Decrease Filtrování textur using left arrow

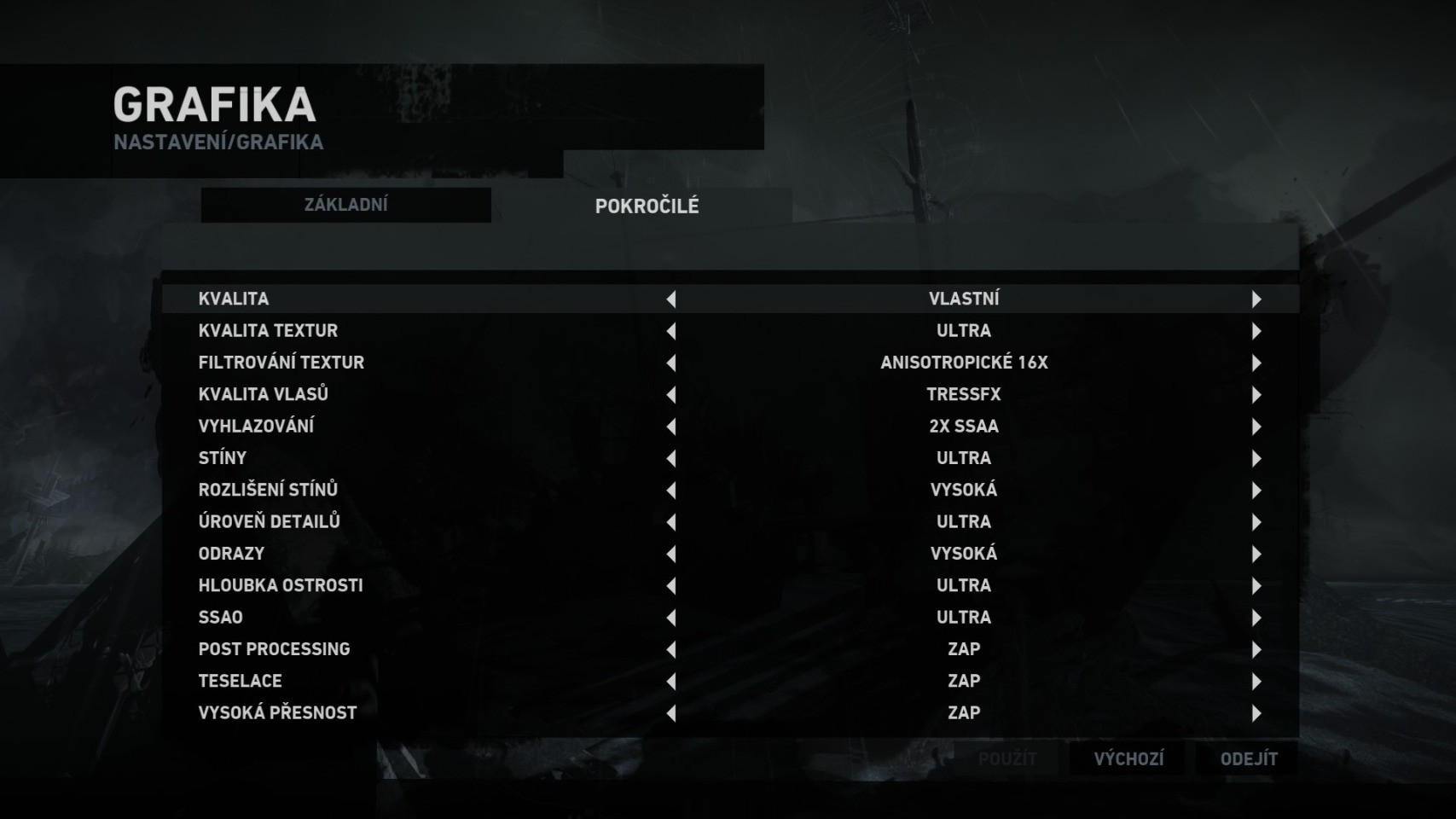[x=671, y=363]
